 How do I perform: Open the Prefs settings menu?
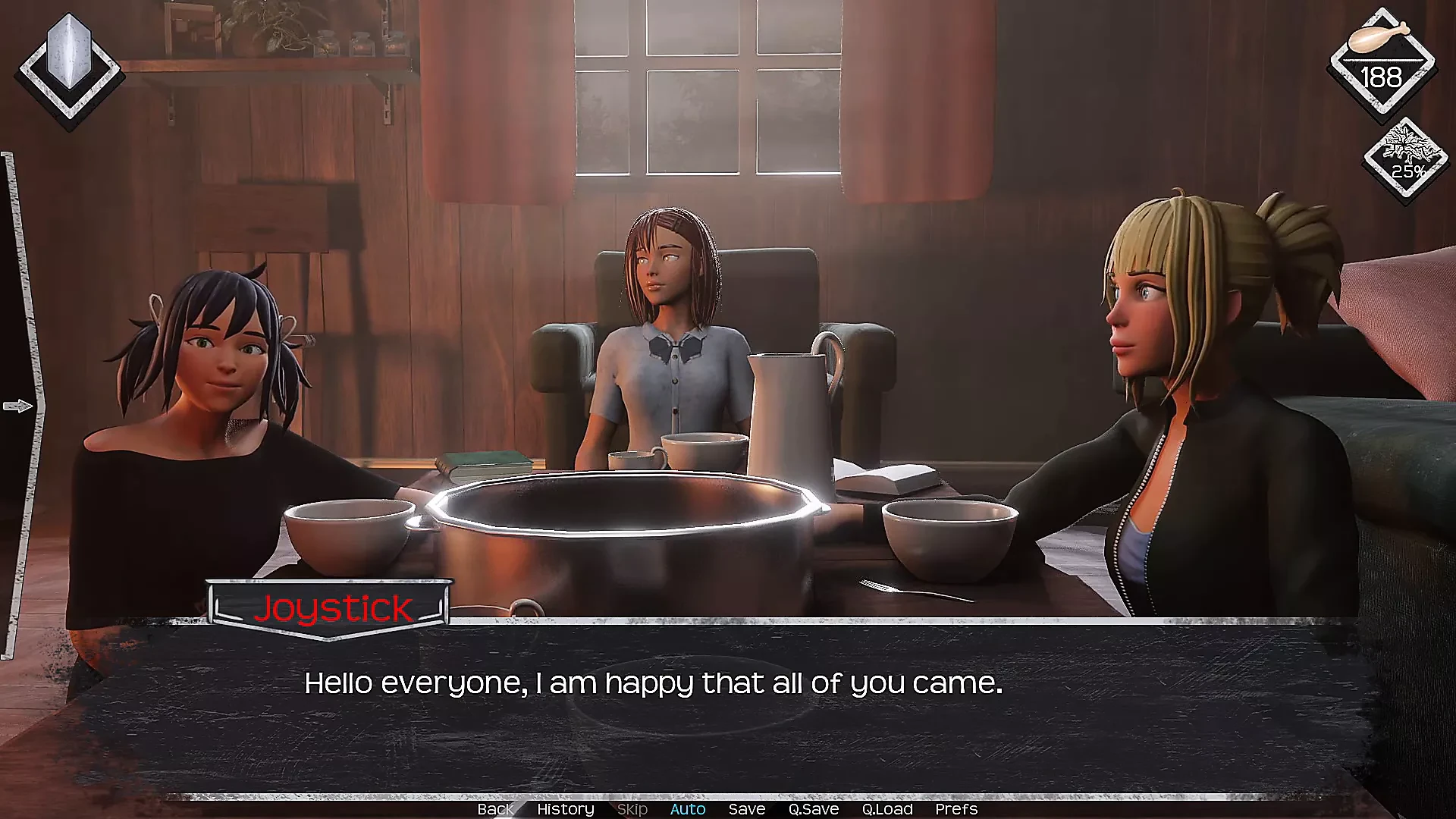955,809
